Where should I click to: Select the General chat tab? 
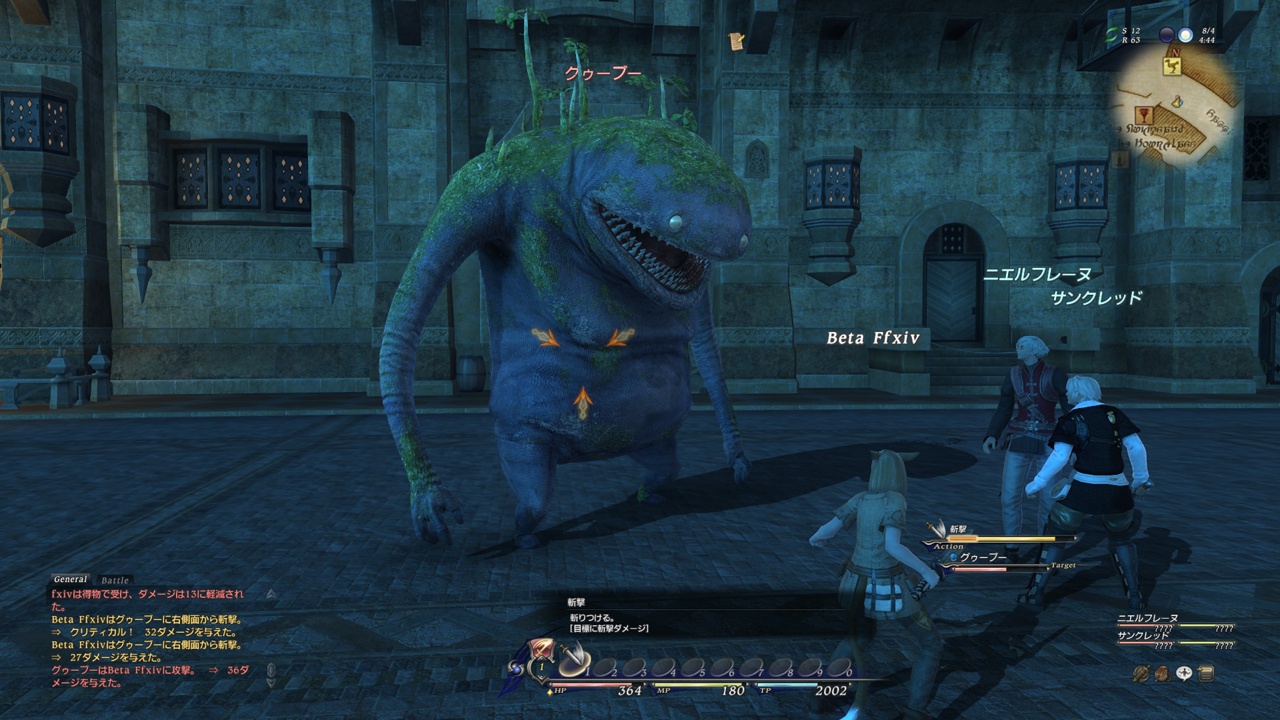(x=71, y=580)
